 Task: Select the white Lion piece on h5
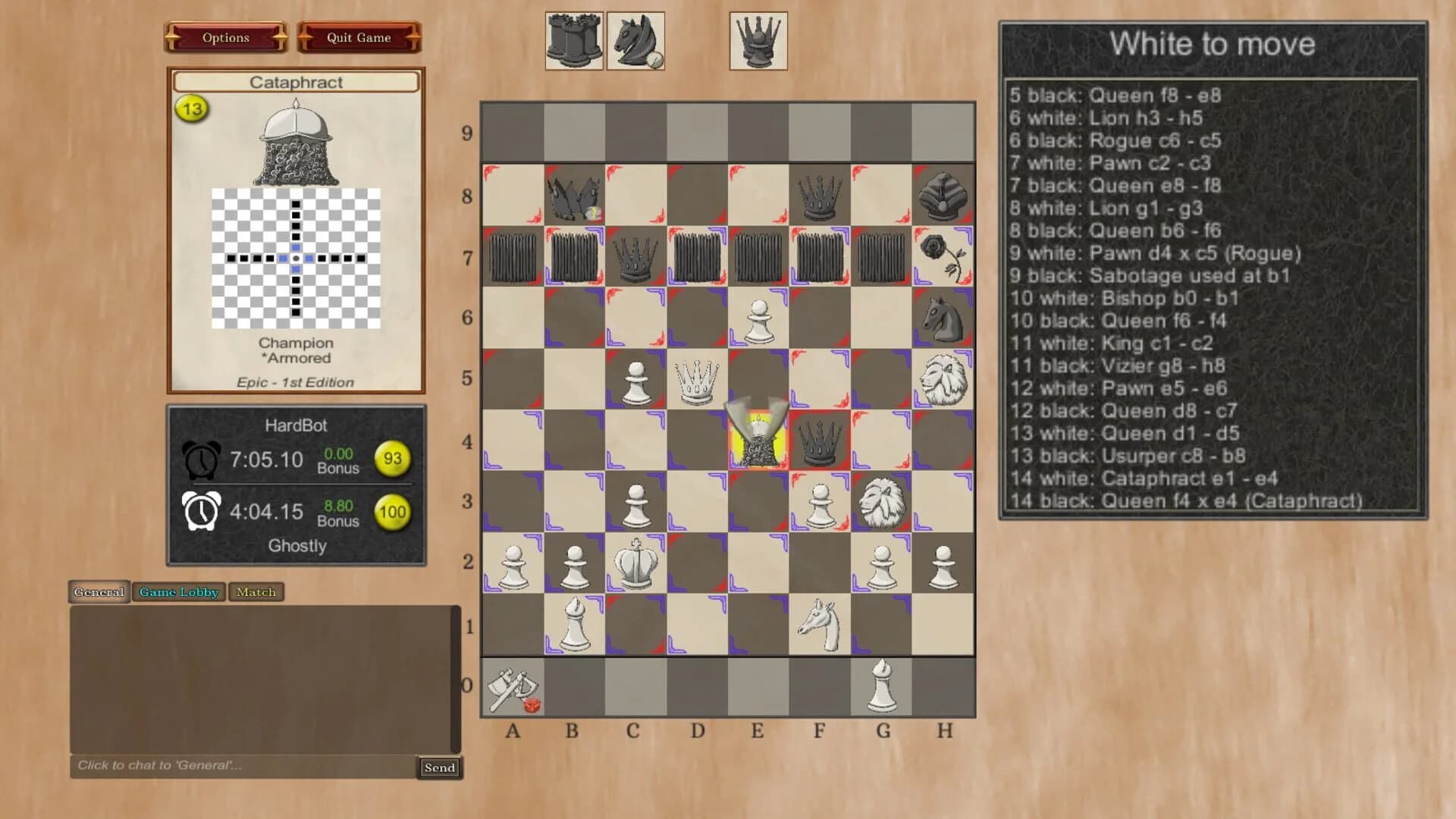click(x=943, y=379)
